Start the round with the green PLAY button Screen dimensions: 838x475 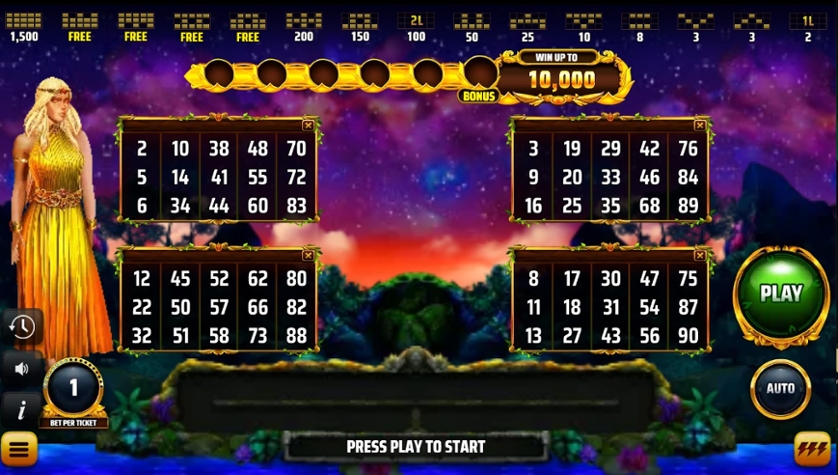pos(780,294)
